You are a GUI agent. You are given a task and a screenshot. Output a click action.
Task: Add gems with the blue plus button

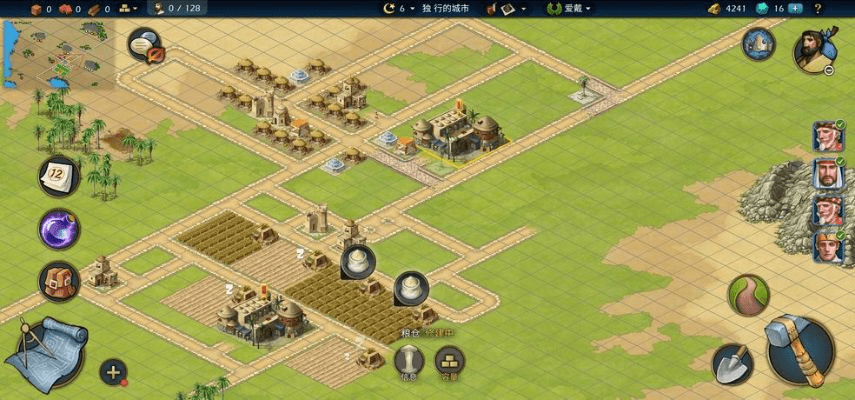coord(795,8)
